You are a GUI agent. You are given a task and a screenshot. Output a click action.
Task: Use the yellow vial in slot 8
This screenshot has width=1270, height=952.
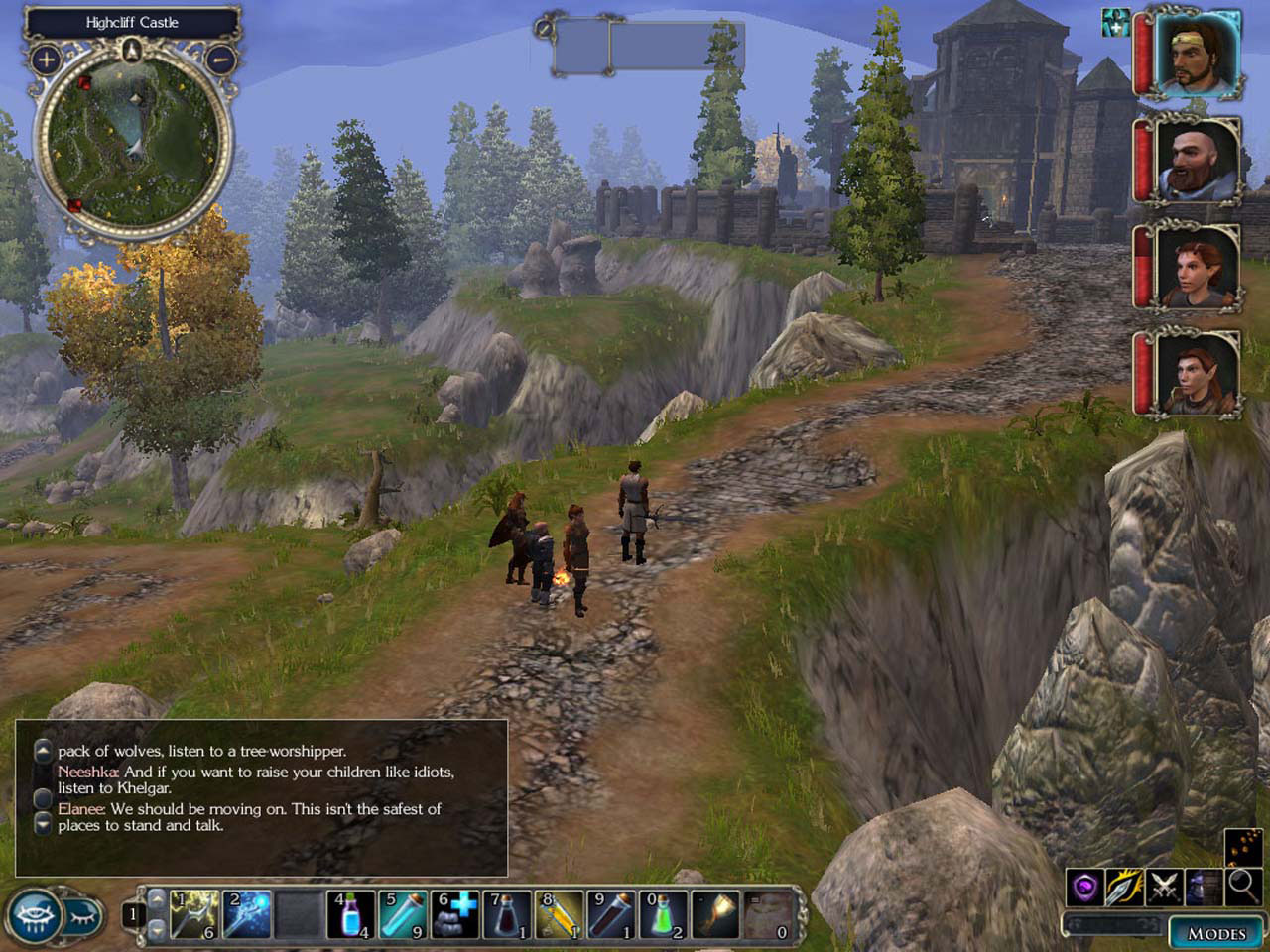pyautogui.click(x=560, y=914)
